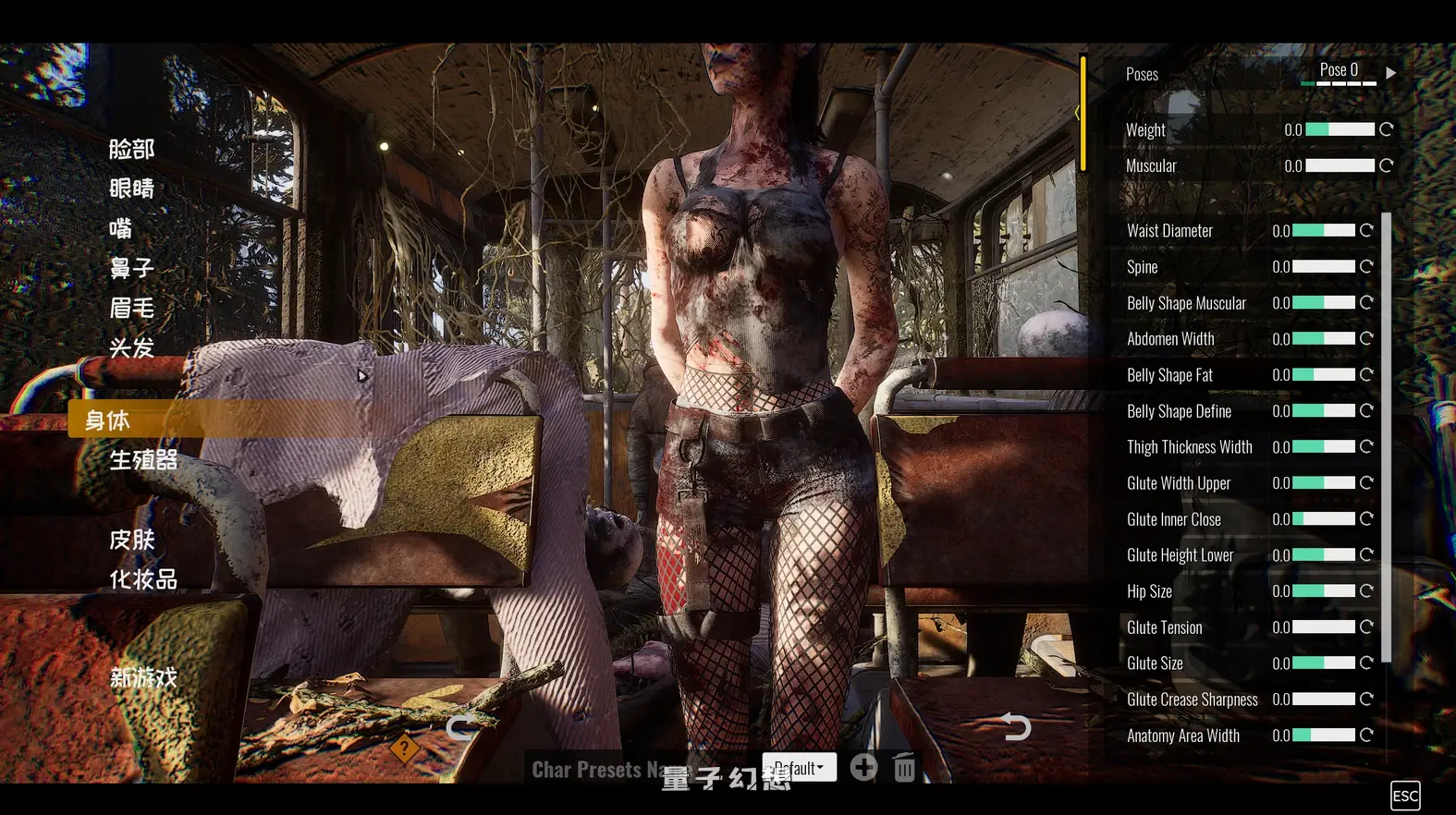Change the Glute Size slider
This screenshot has width=1456, height=815.
1323,663
